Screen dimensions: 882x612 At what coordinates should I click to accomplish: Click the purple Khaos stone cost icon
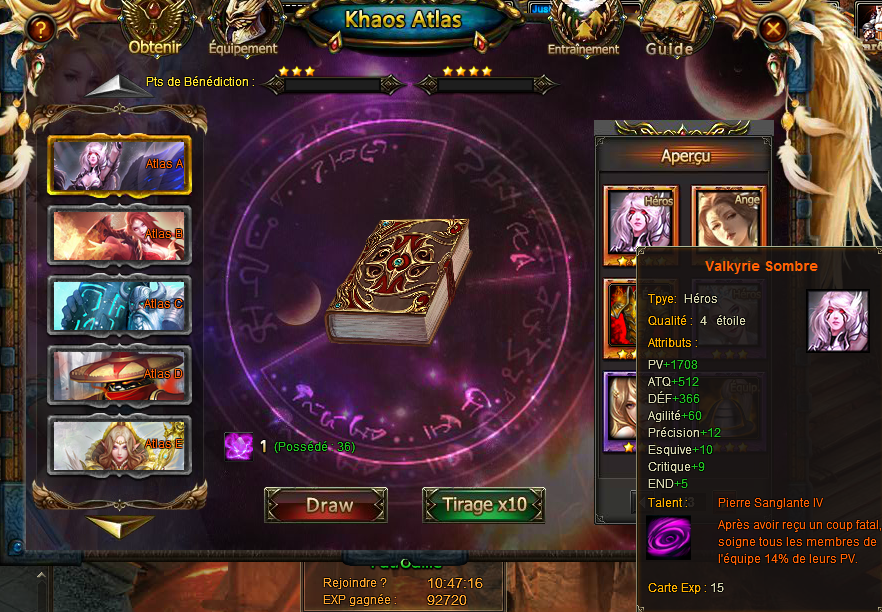click(x=238, y=446)
